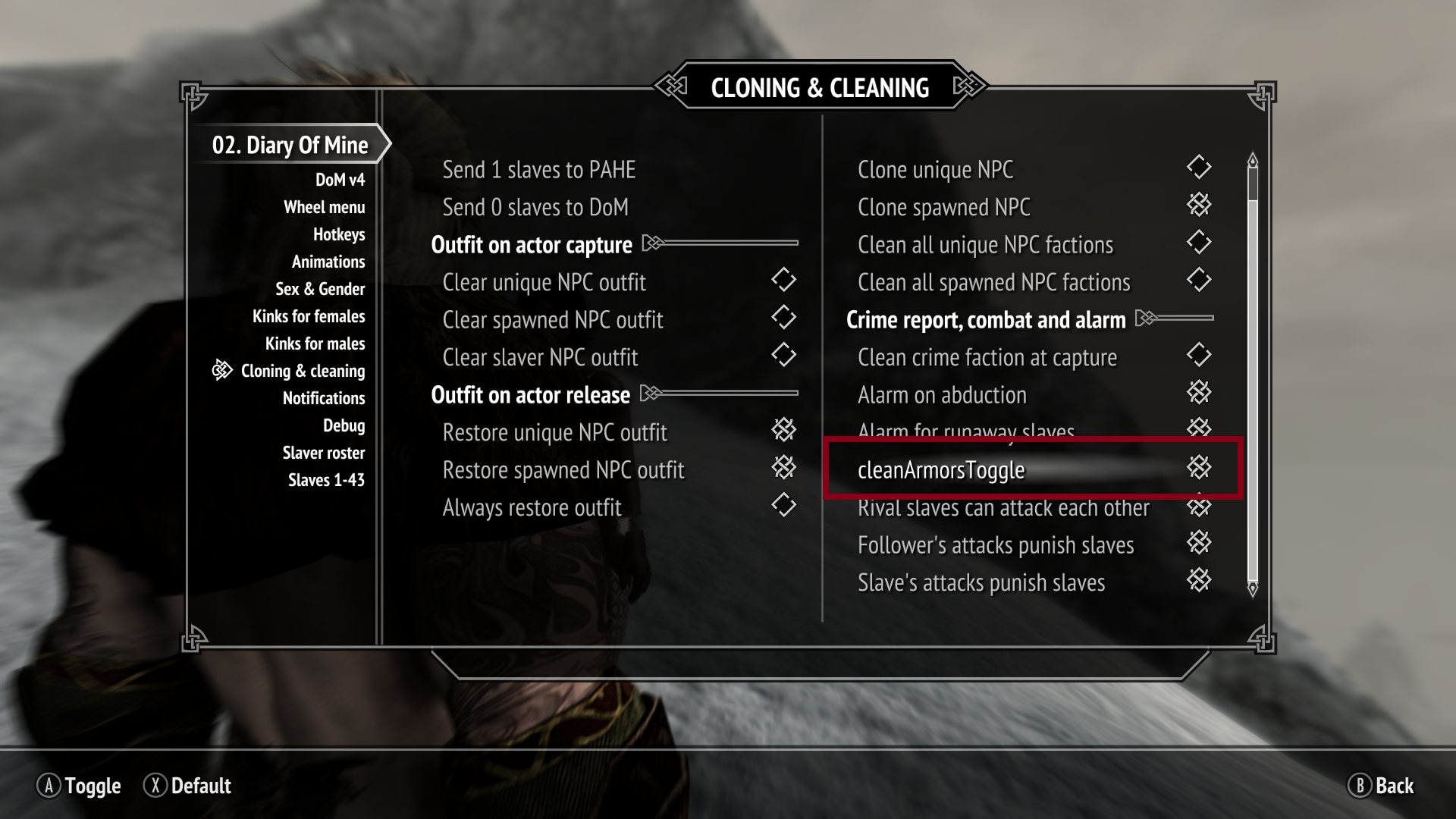Click the X Default prompt icon
The width and height of the screenshot is (1456, 819).
[156, 786]
